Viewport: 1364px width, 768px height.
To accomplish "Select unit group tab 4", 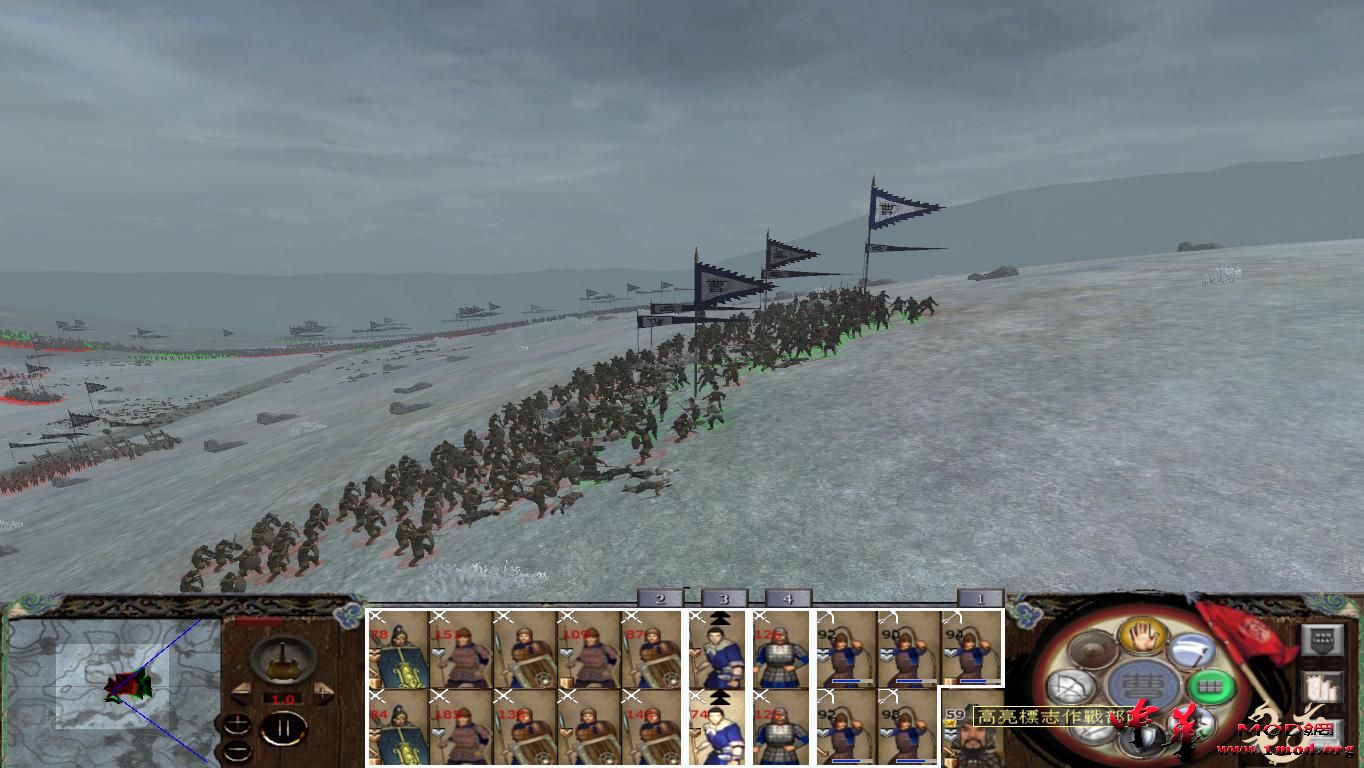I will pos(789,598).
